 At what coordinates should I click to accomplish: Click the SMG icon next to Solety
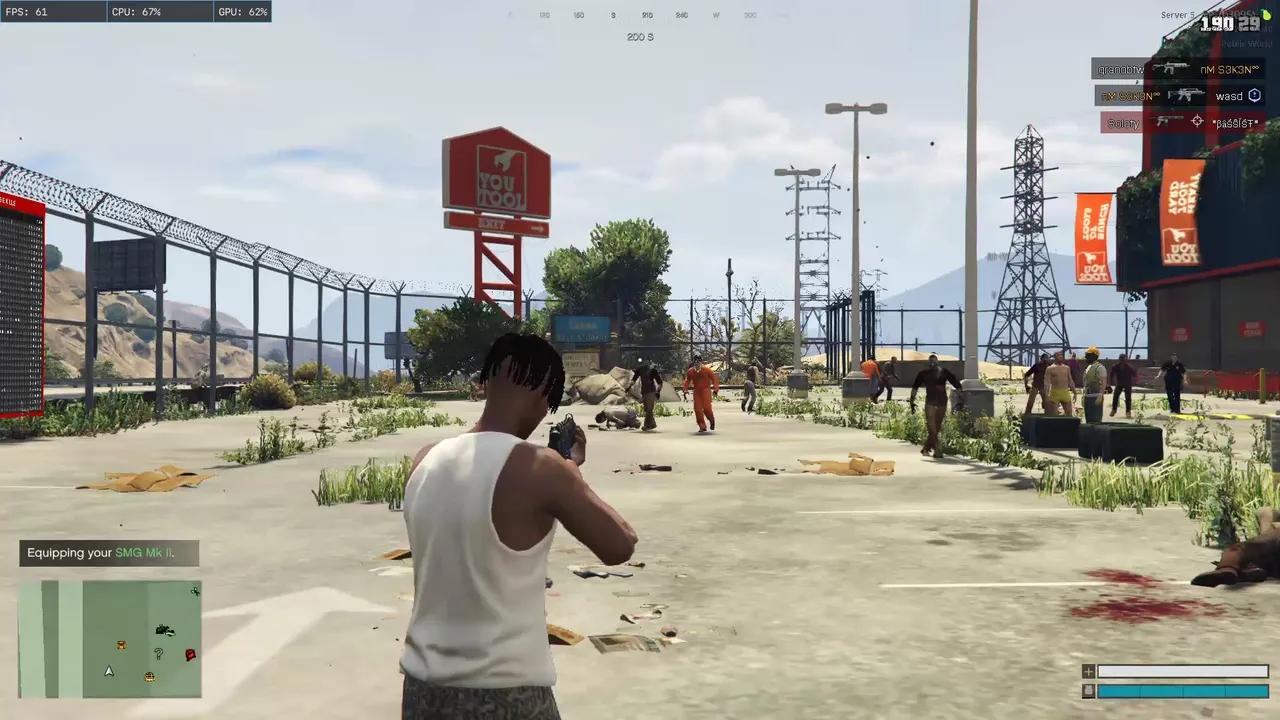click(1167, 122)
